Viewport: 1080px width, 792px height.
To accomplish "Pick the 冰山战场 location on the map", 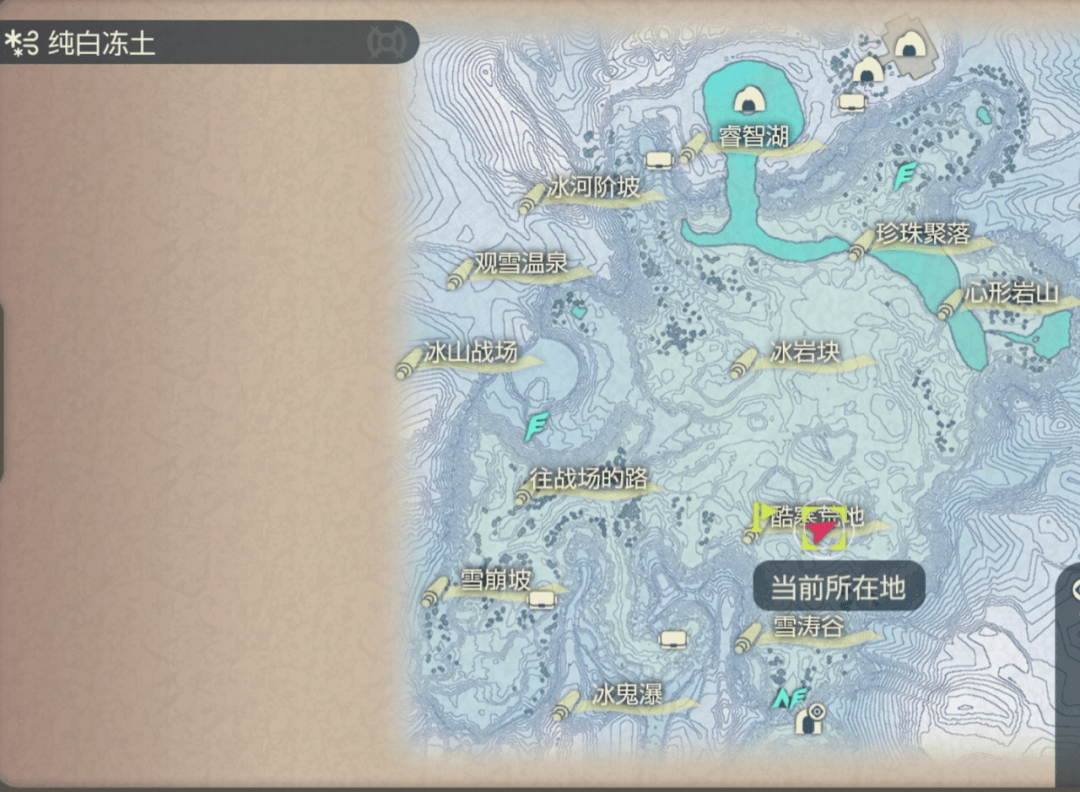I will pos(470,353).
